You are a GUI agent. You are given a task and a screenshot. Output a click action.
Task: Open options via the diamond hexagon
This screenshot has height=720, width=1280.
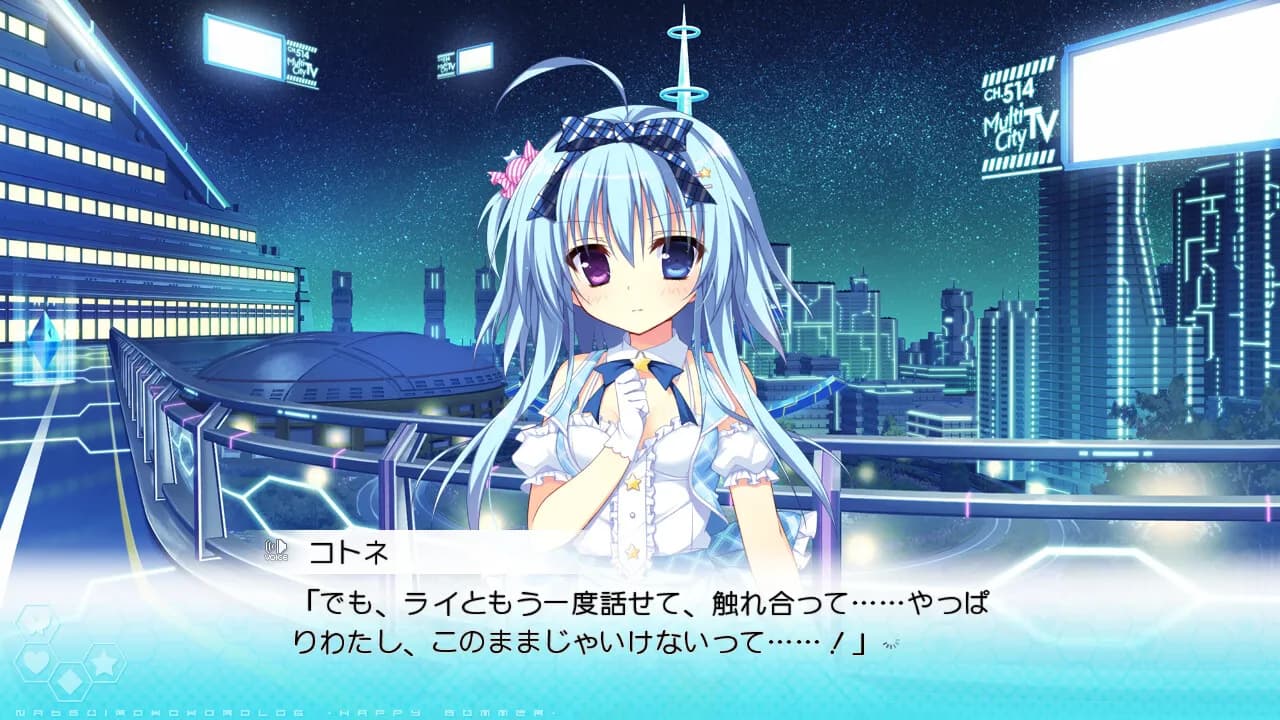[x=69, y=683]
